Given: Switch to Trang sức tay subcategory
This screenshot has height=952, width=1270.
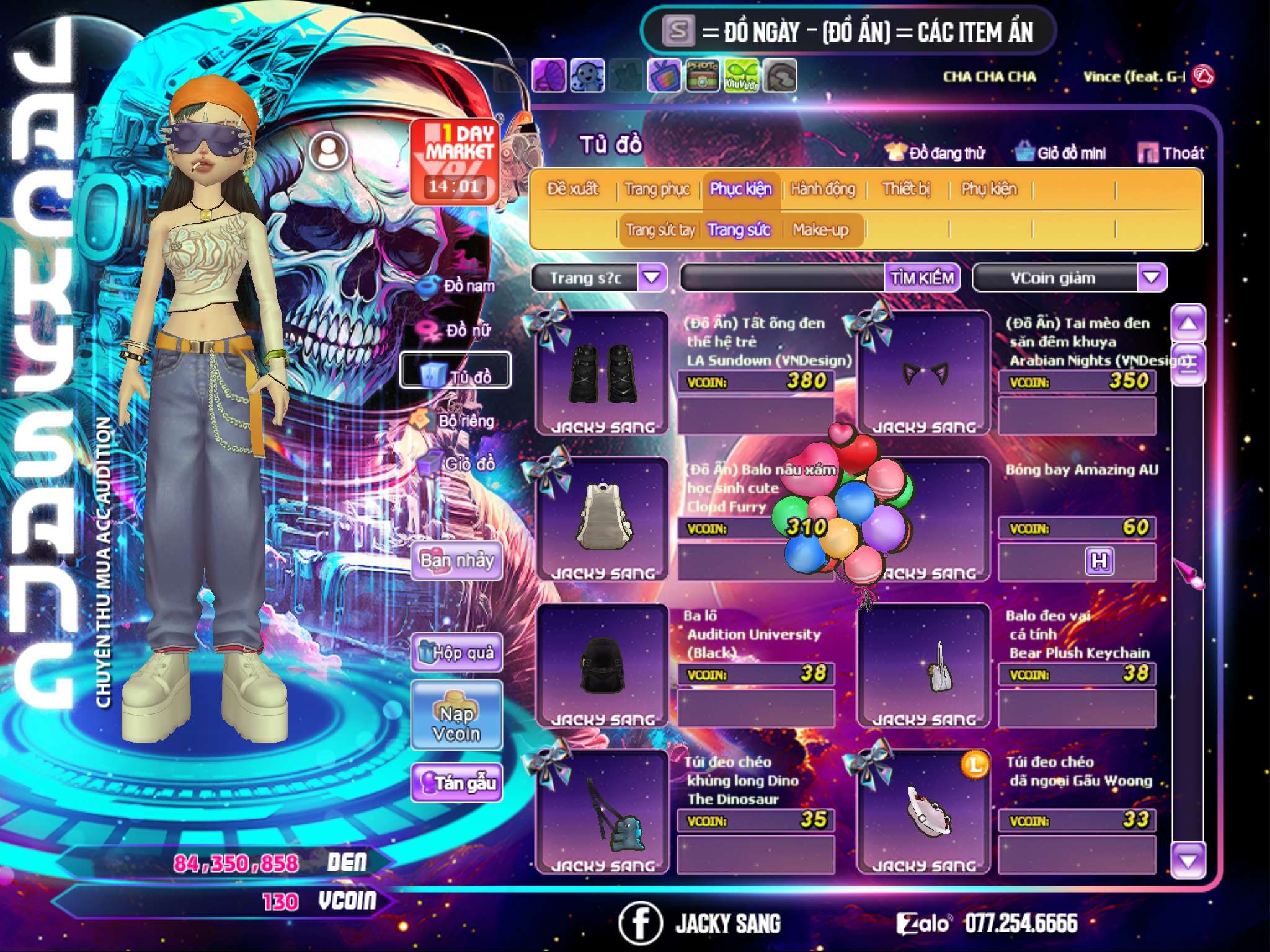Looking at the screenshot, I should coord(660,230).
